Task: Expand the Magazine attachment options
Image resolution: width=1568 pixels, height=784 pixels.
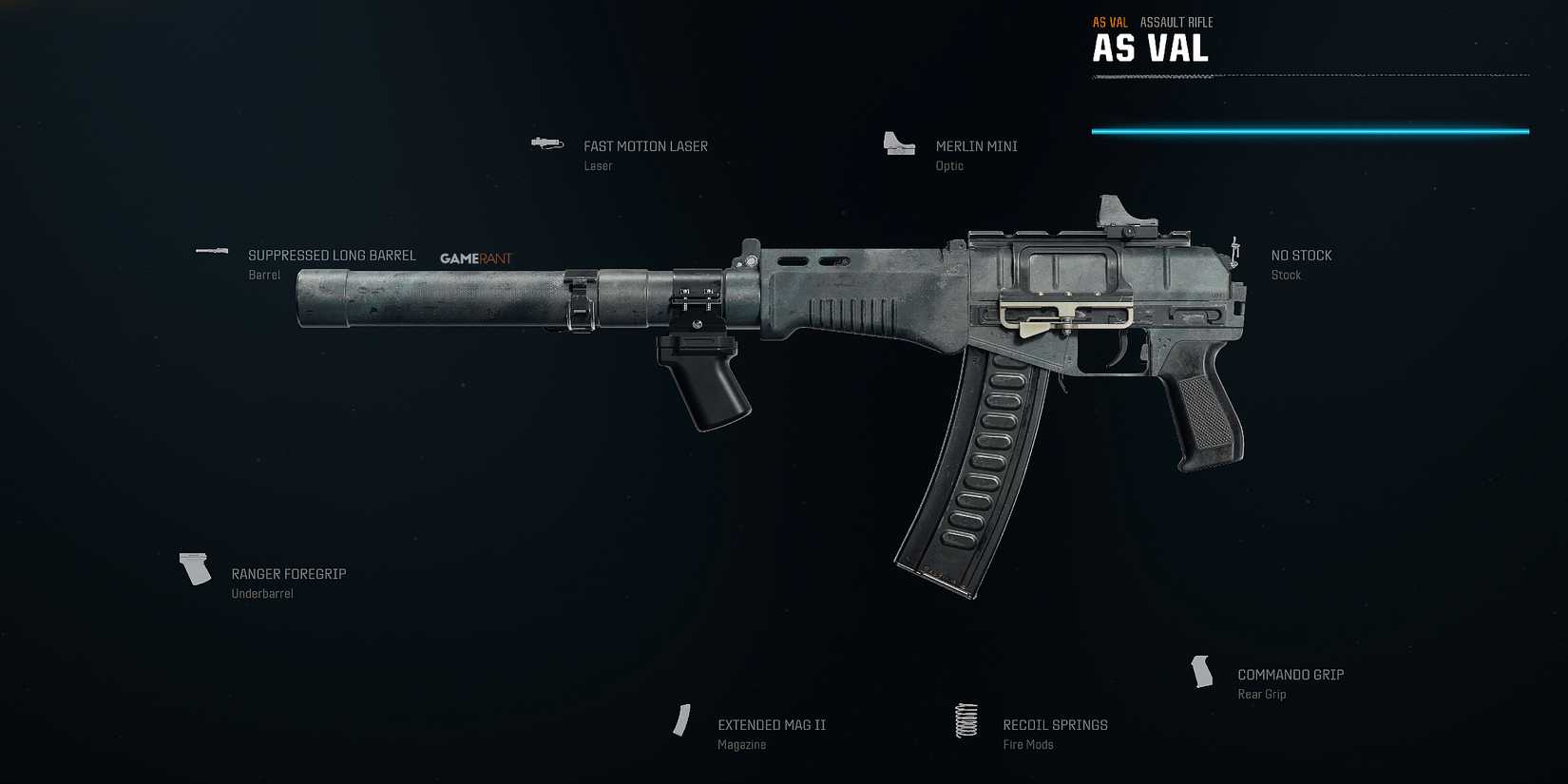Action: (741, 744)
